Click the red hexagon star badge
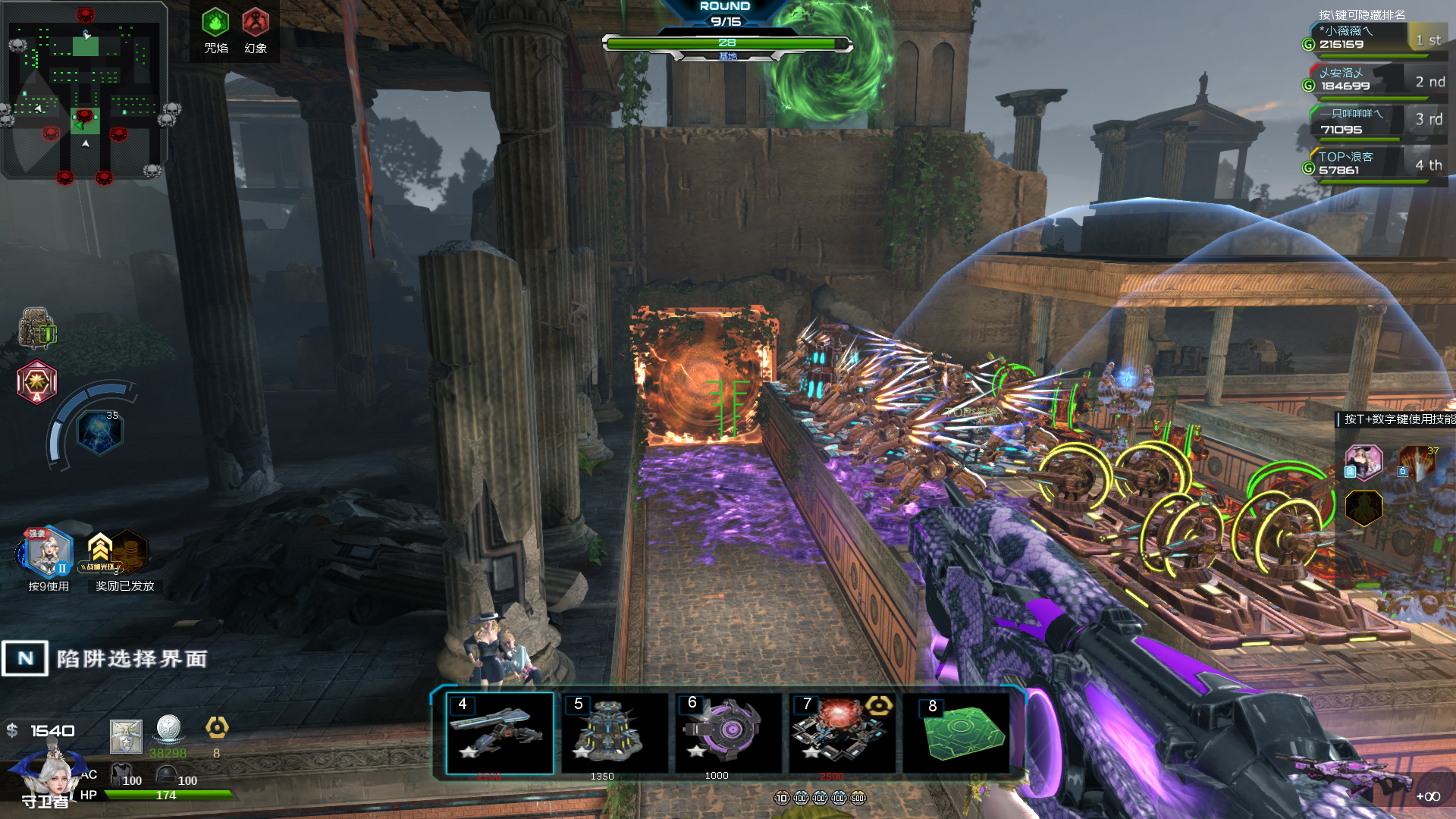The image size is (1456, 819). pos(37,381)
